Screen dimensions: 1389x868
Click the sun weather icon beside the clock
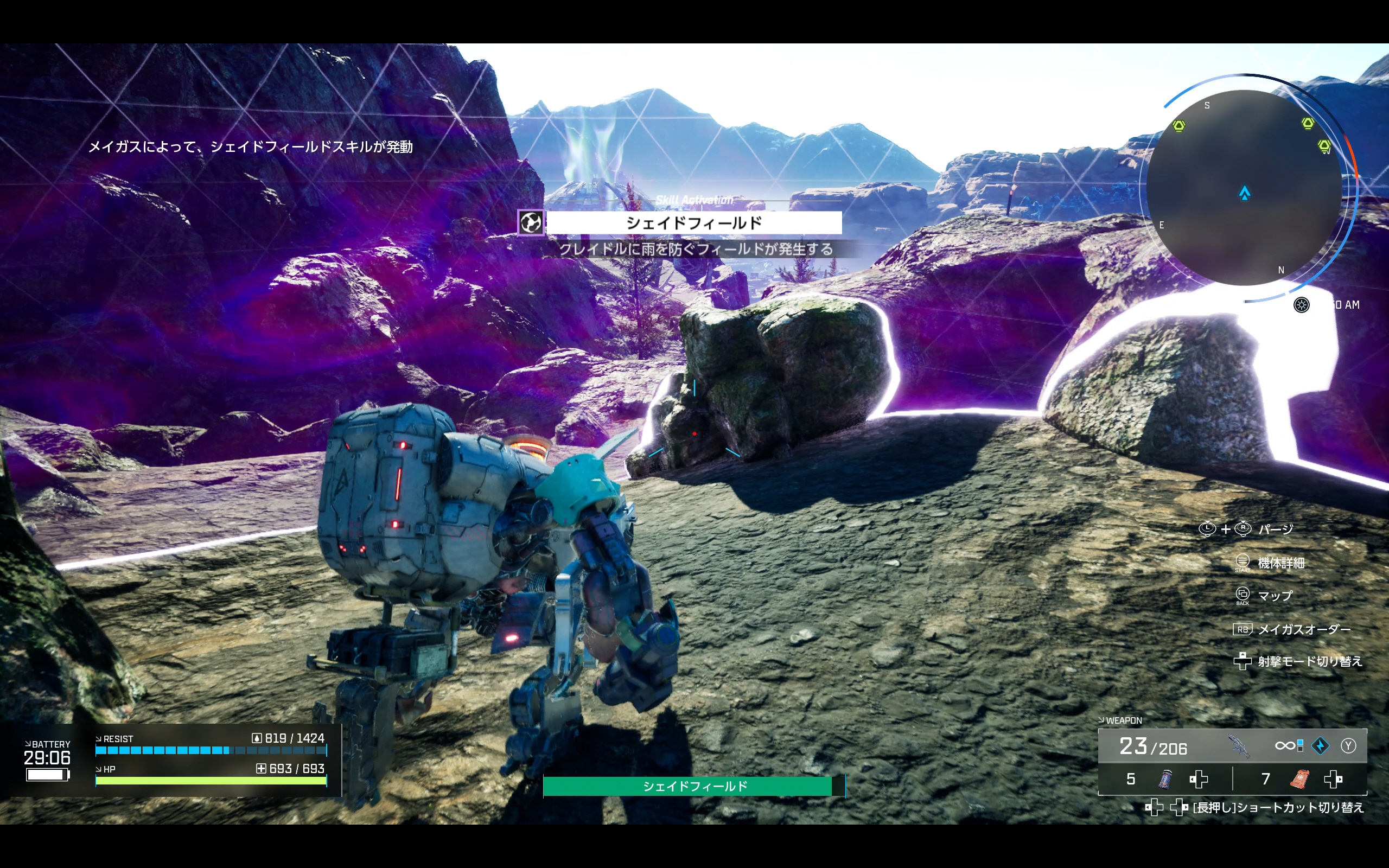1301,305
